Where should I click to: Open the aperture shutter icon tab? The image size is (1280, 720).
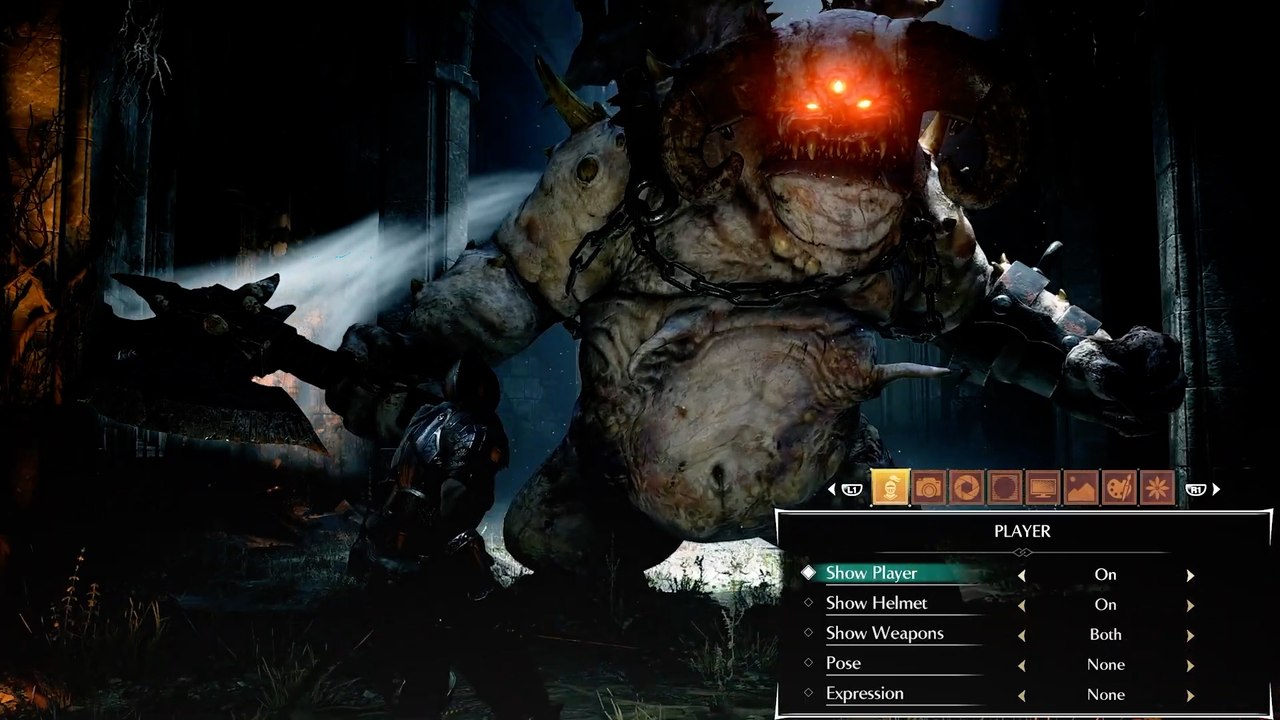967,488
